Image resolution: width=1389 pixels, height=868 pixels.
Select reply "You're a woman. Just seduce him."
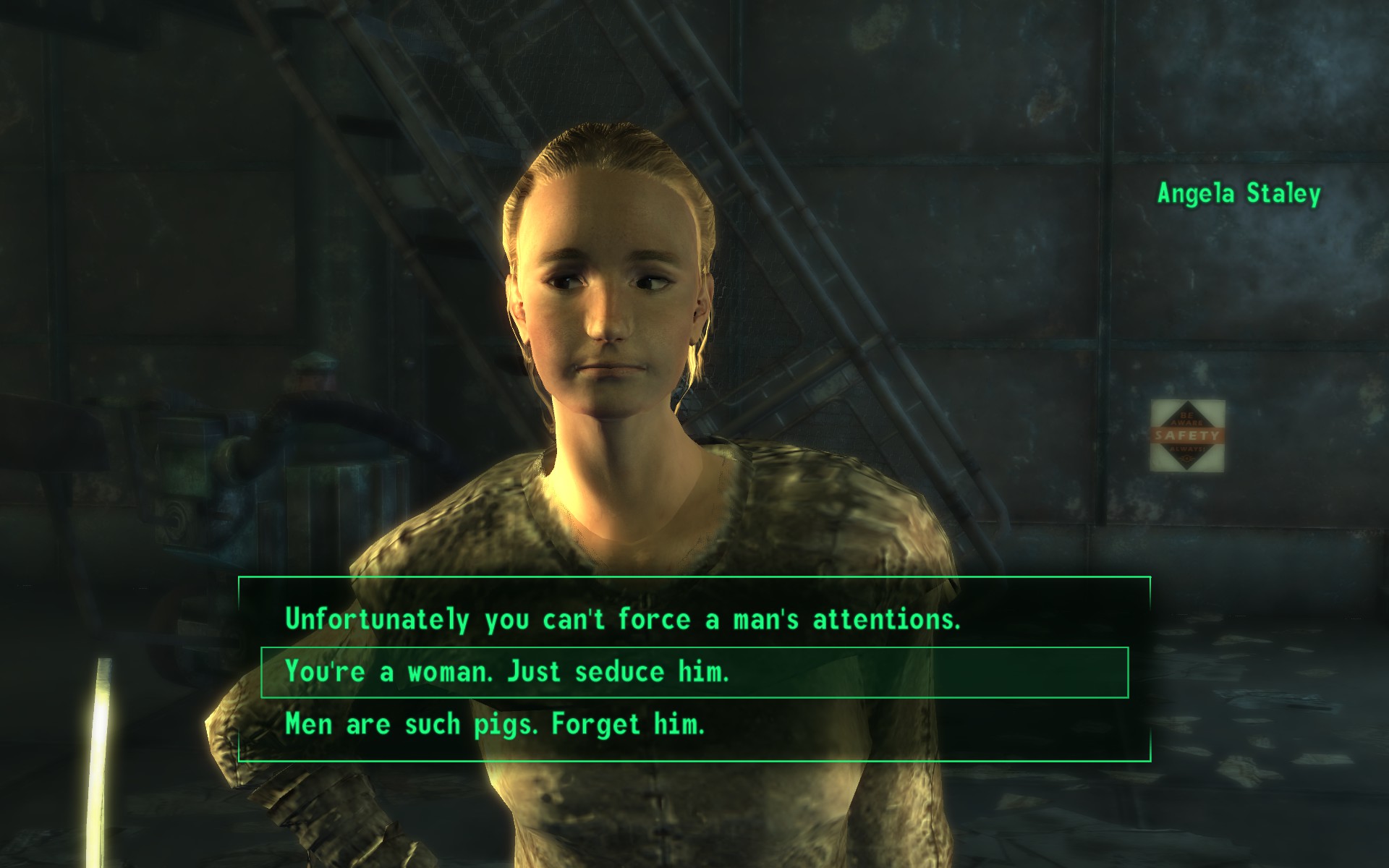pos(506,673)
